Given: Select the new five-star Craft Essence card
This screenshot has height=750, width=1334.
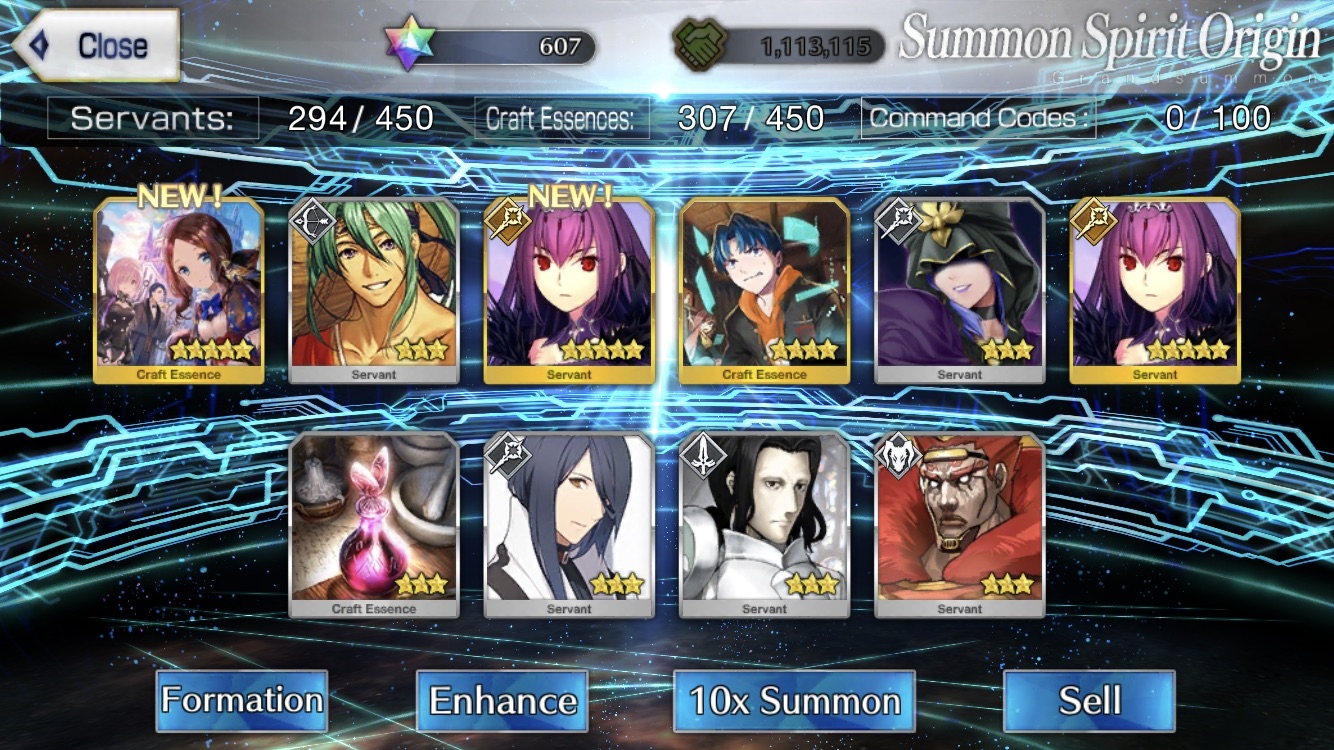Looking at the screenshot, I should (179, 290).
